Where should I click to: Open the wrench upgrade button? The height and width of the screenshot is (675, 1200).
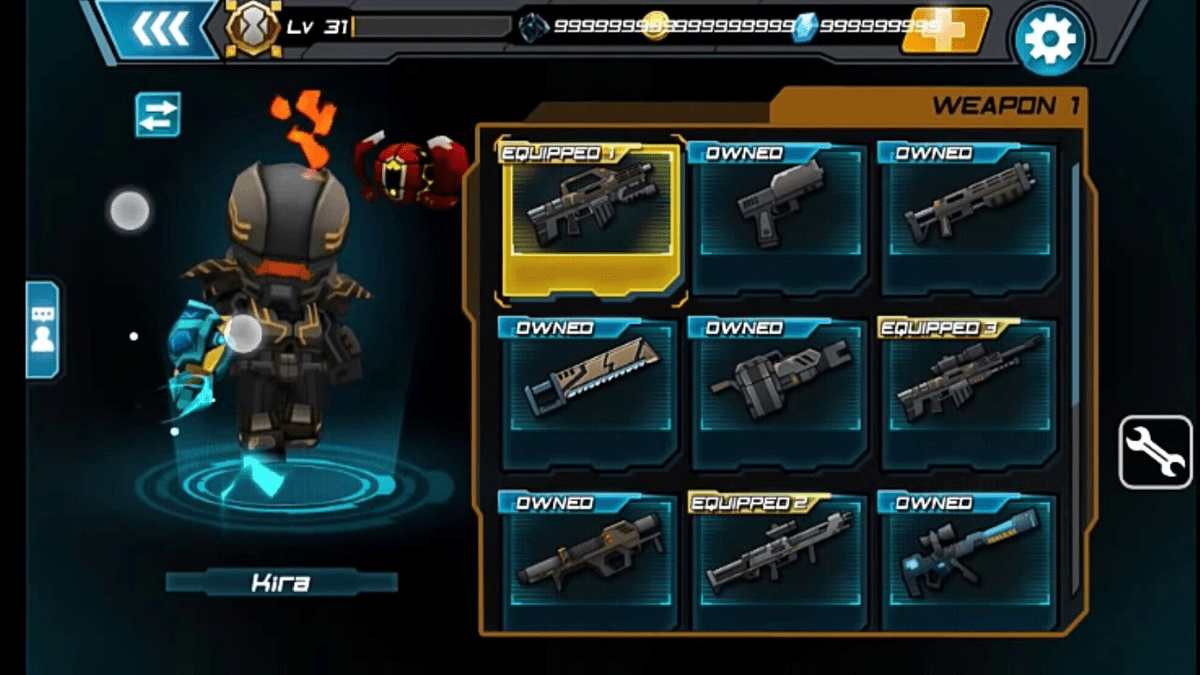coord(1155,452)
